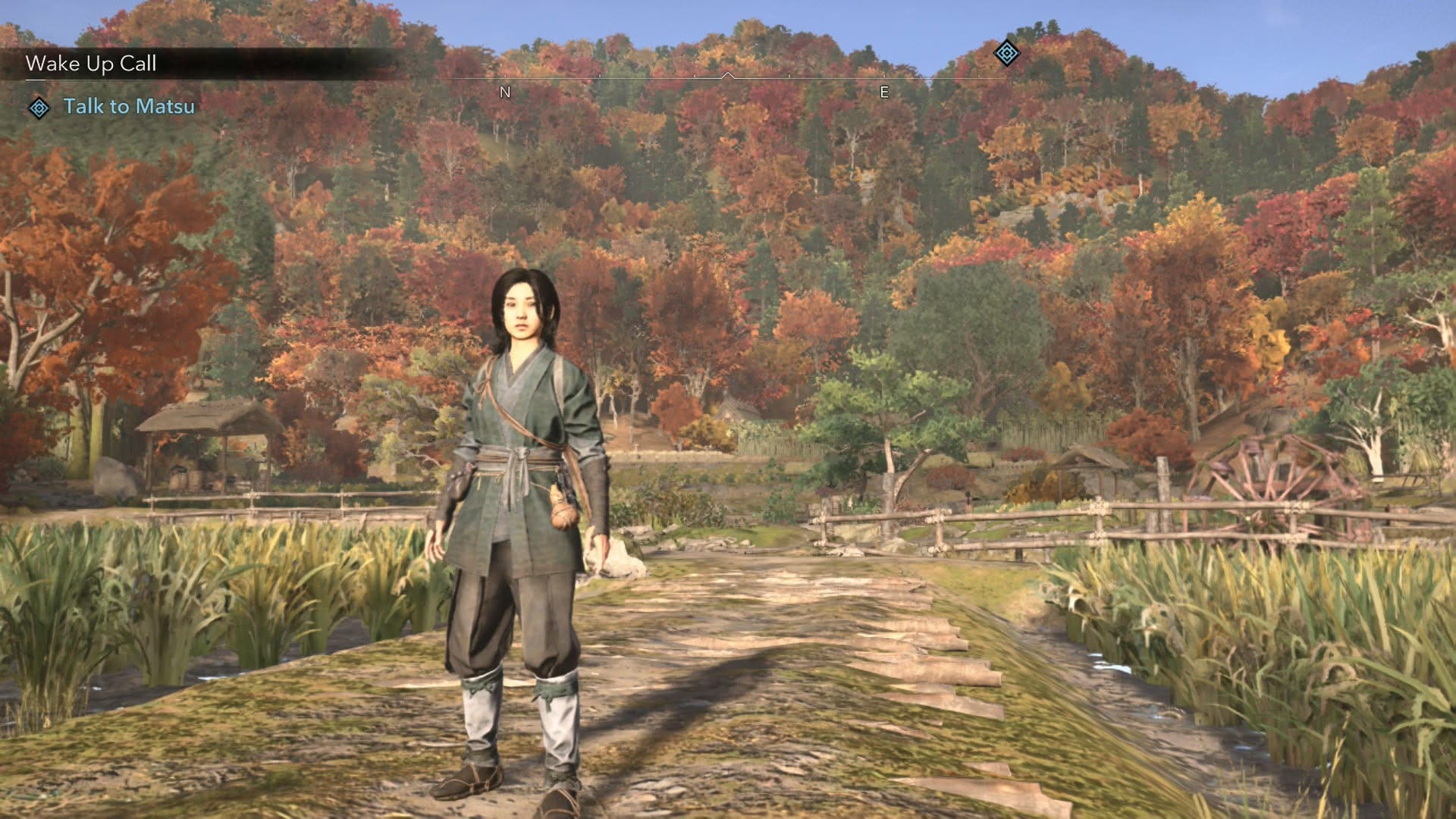Screen dimensions: 1456x819
Task: Click the Talk to Matsu objective
Action: [129, 106]
